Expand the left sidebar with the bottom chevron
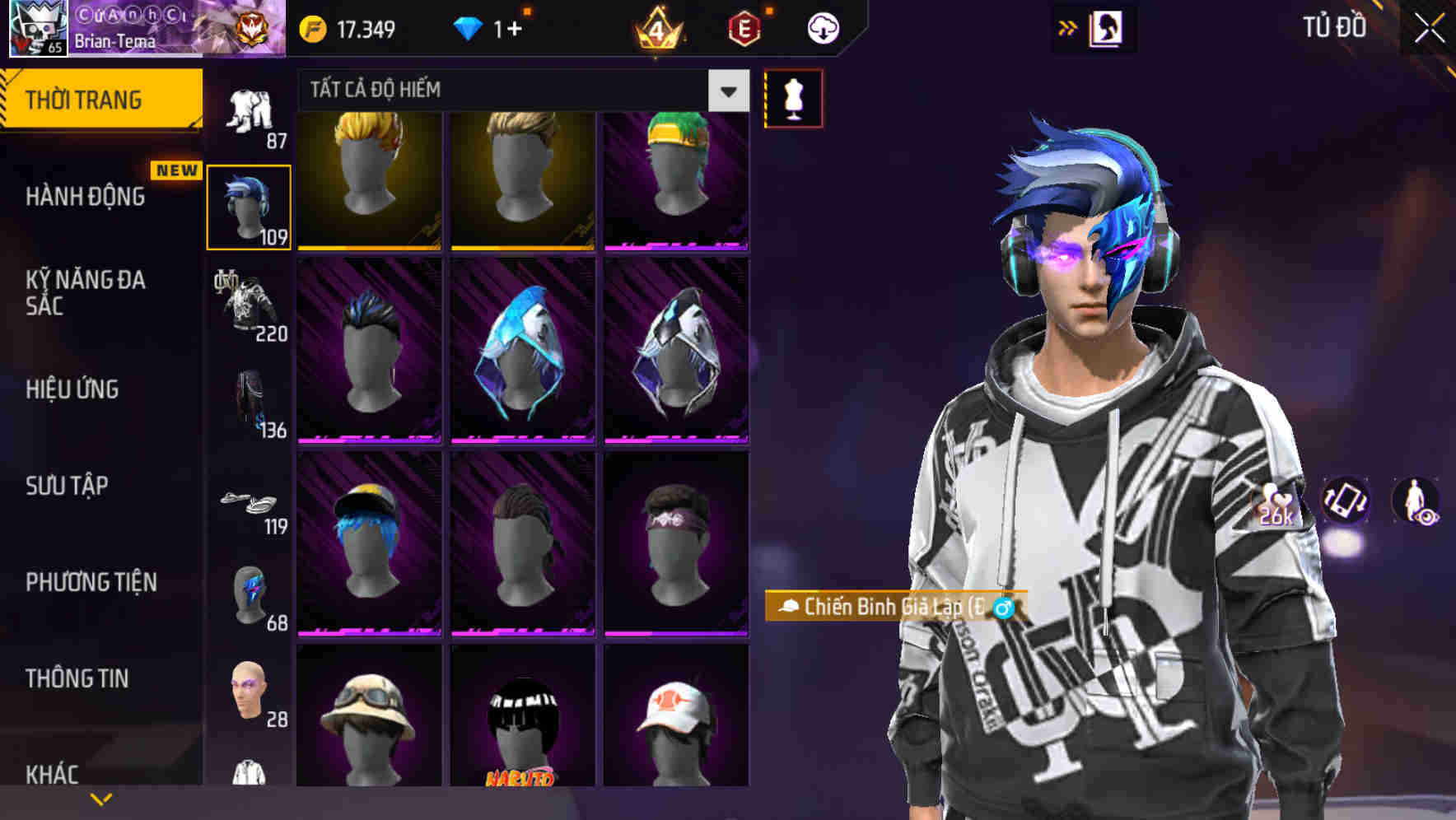This screenshot has width=1456, height=820. [101, 797]
